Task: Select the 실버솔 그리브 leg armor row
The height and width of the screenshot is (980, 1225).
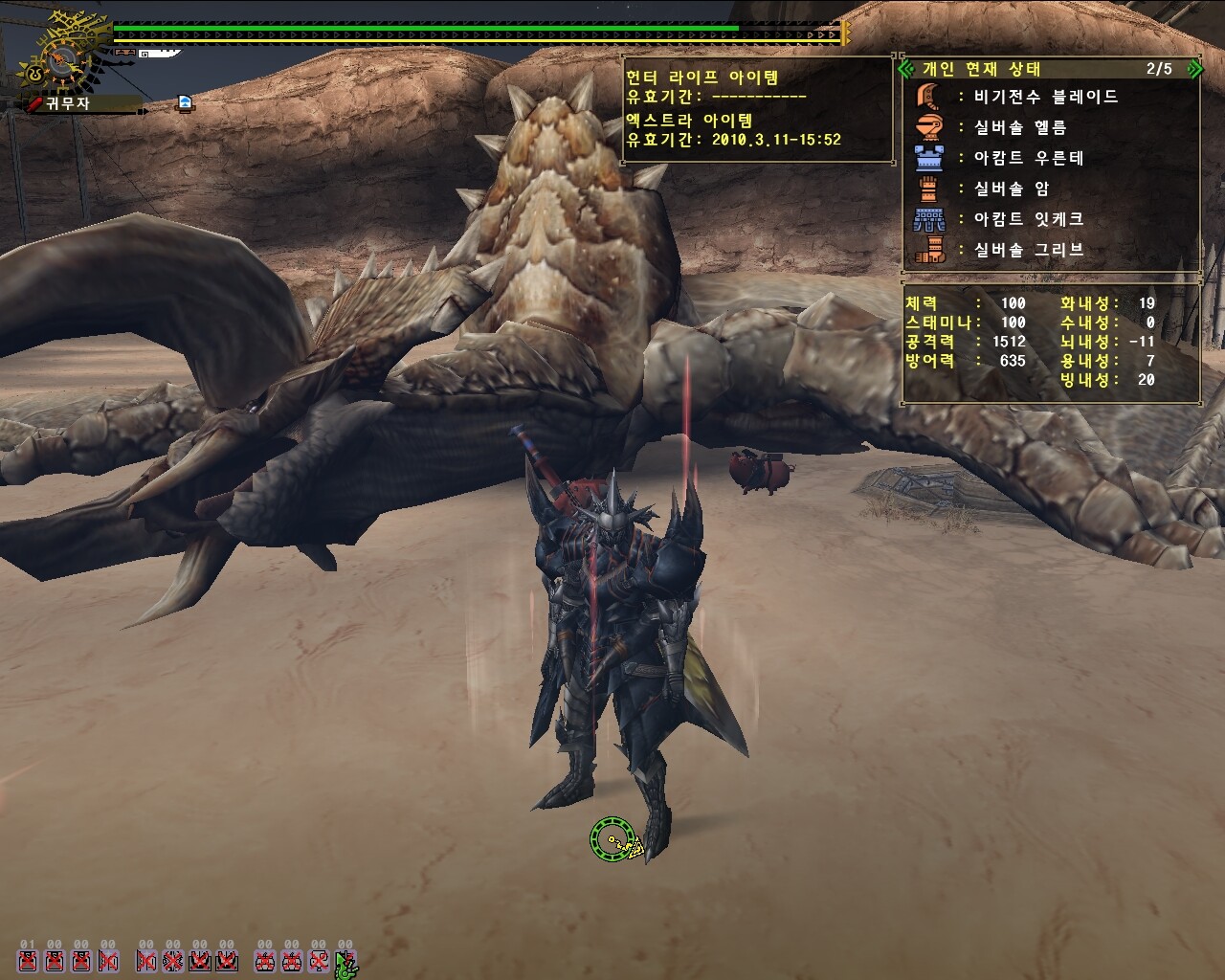Action: point(1028,250)
